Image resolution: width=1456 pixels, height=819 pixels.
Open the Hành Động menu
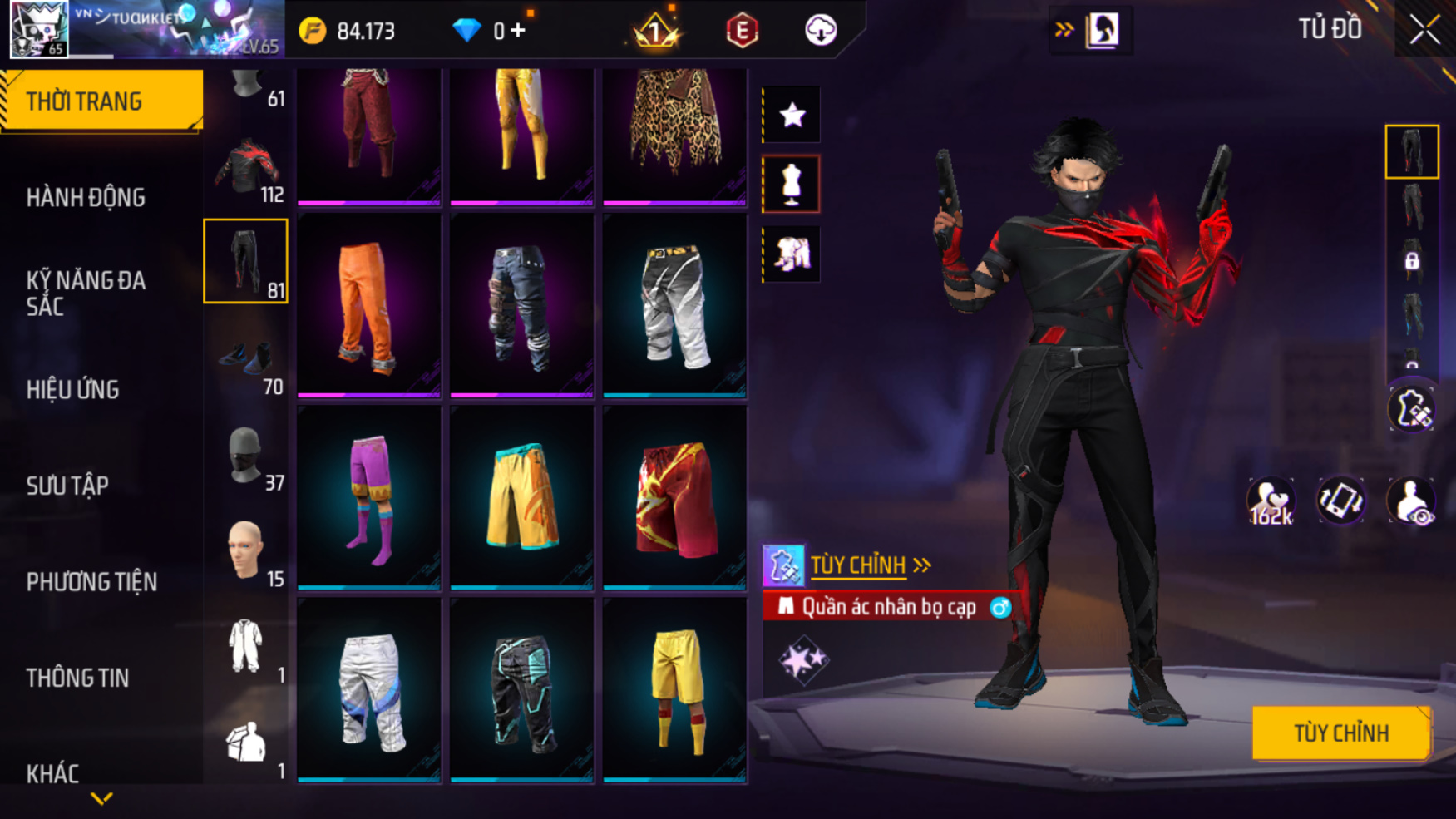[x=86, y=198]
